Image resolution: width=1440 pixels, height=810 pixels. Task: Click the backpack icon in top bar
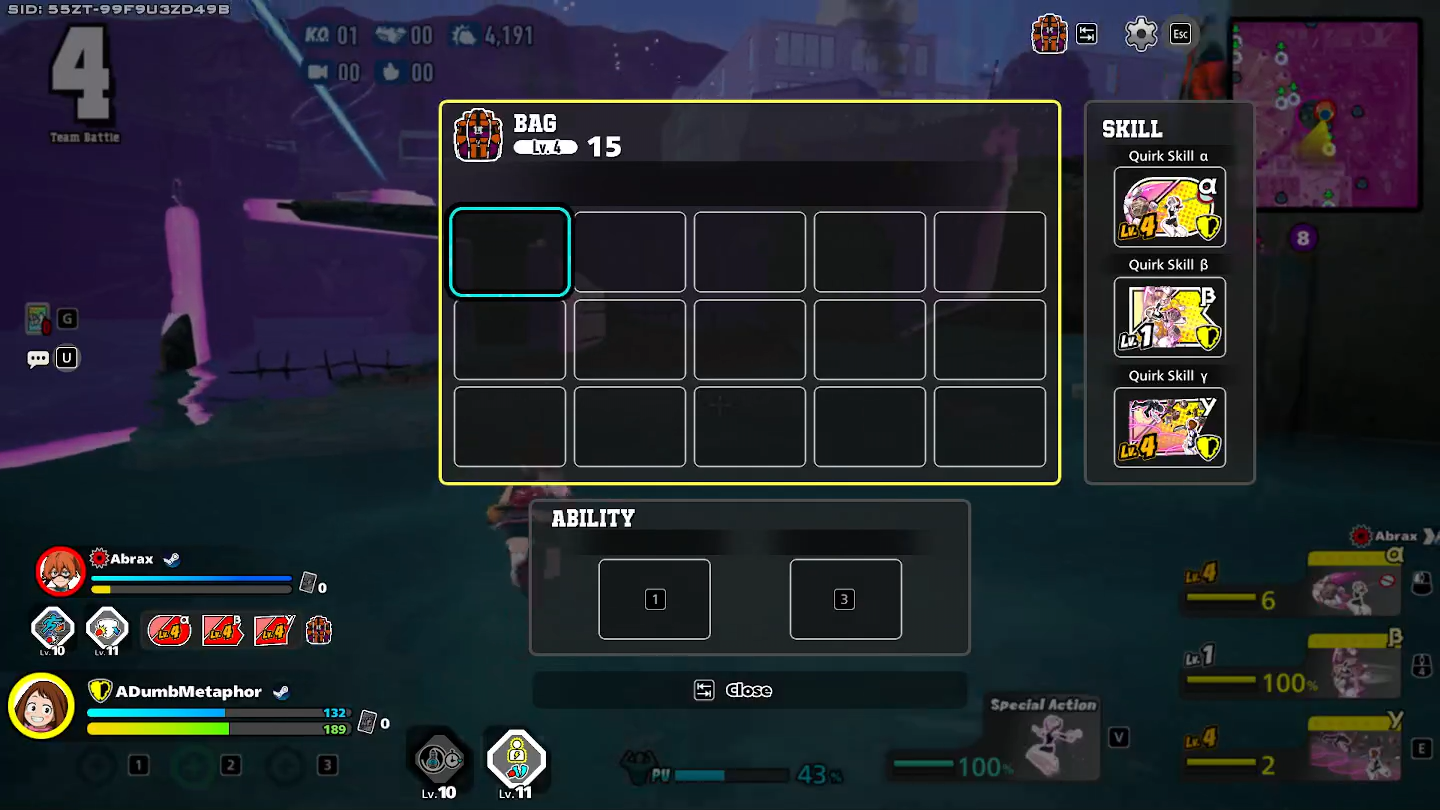1049,34
